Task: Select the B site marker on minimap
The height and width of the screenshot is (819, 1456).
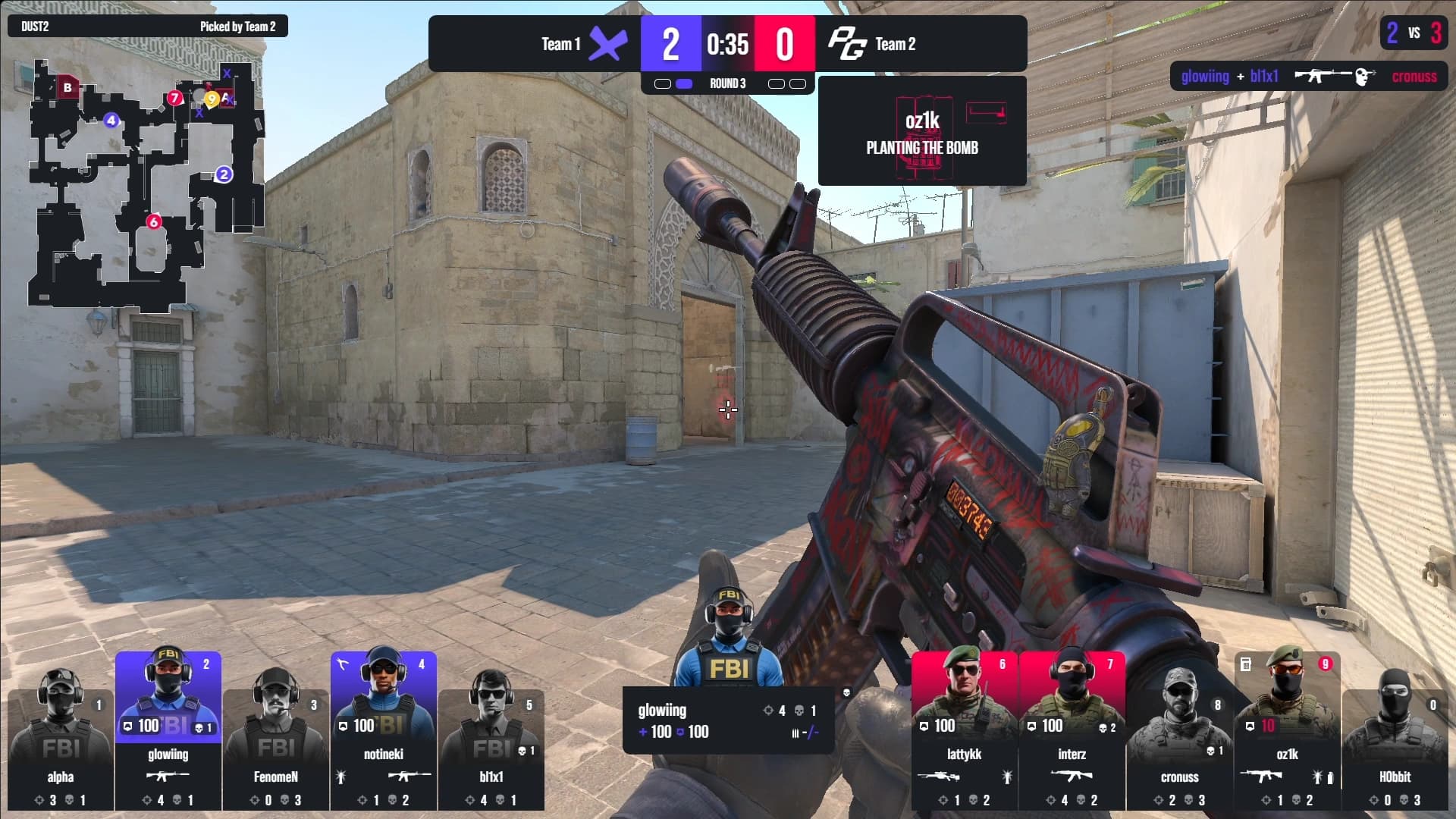Action: 67,87
